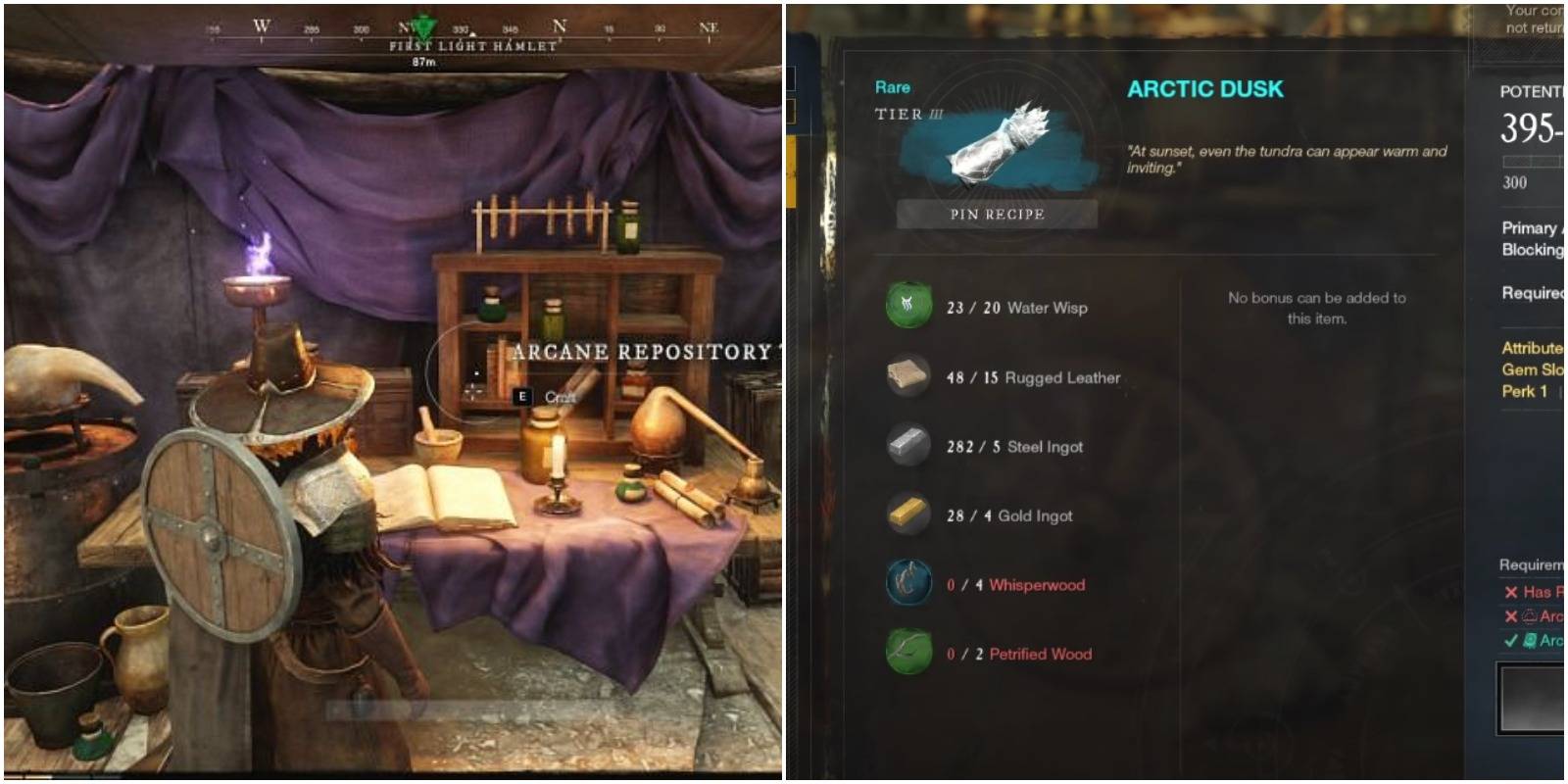
Task: Expand the Attributes section
Action: [1531, 348]
